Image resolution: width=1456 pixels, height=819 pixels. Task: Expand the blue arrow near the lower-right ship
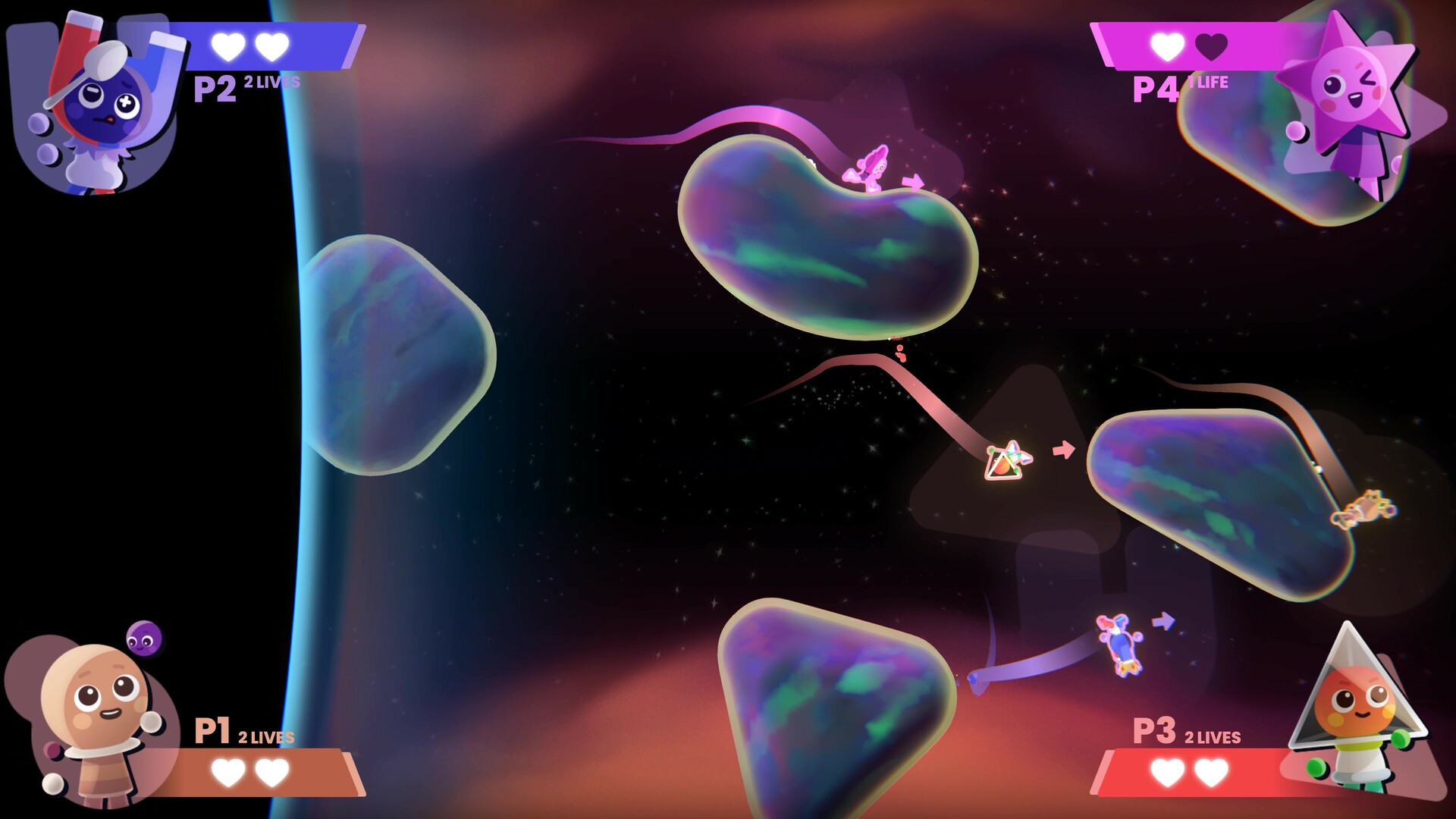pyautogui.click(x=1165, y=622)
